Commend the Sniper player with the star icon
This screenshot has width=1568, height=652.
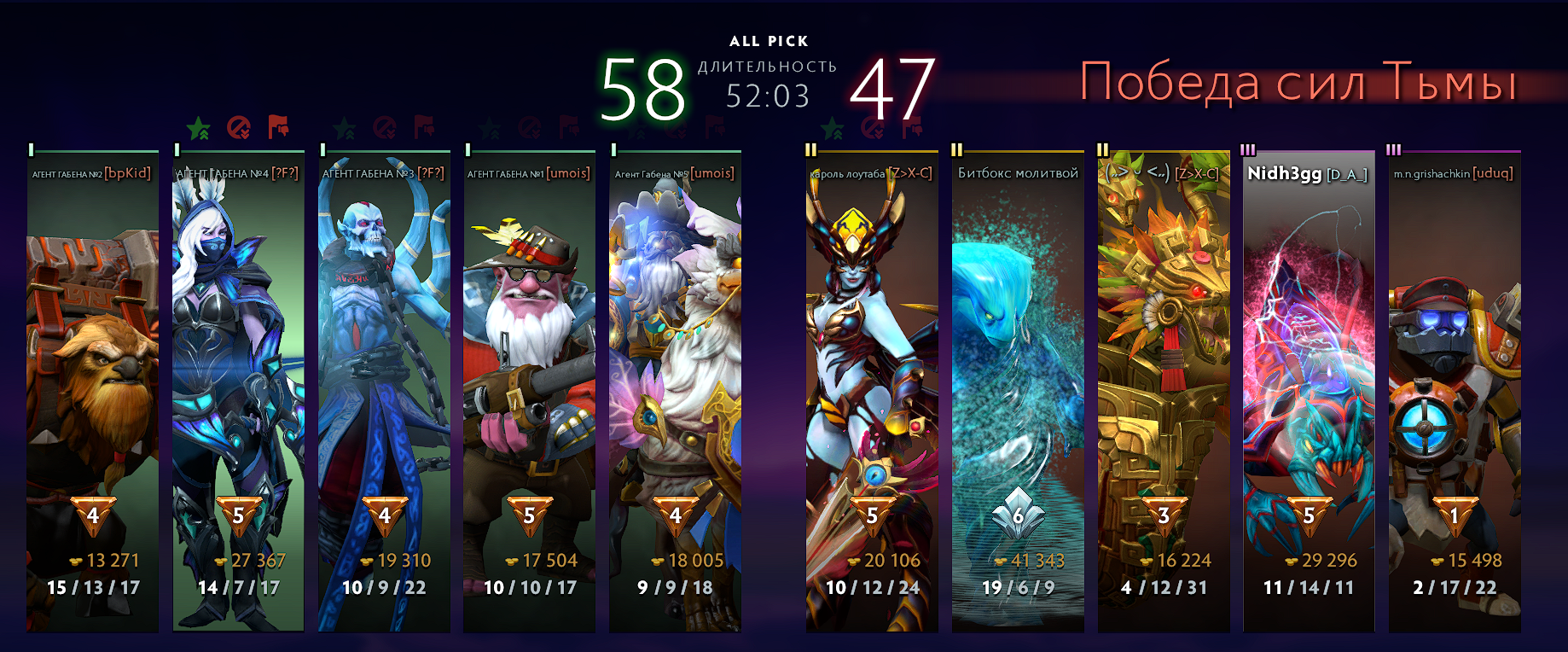coord(490,128)
